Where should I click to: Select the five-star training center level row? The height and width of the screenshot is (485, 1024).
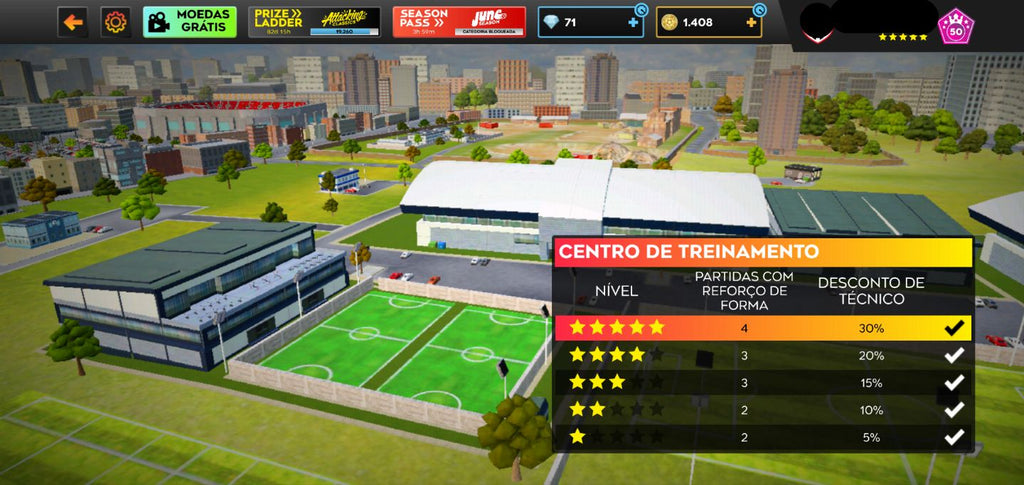(762, 327)
